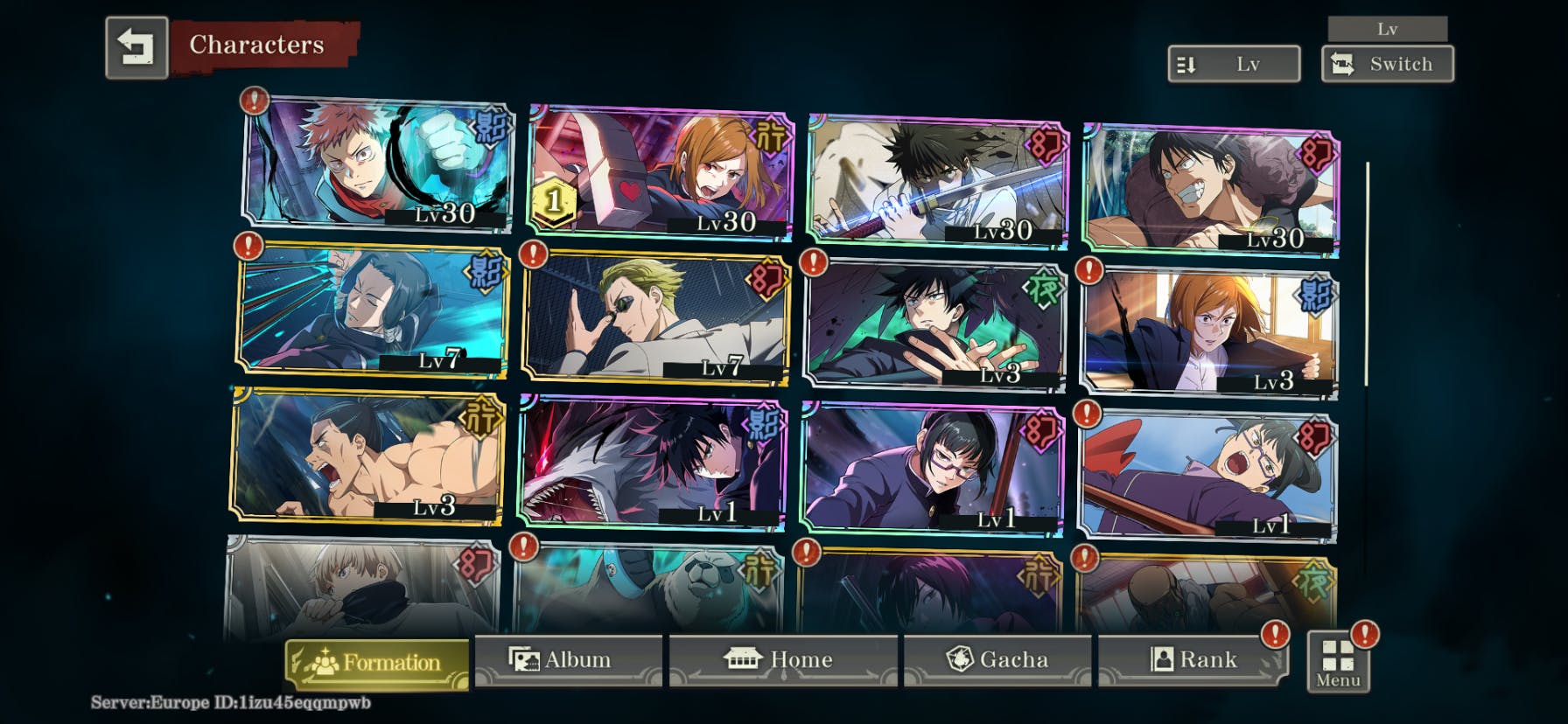
Task: Pick the shirtless muscular fighter card Lv3
Action: (x=367, y=456)
